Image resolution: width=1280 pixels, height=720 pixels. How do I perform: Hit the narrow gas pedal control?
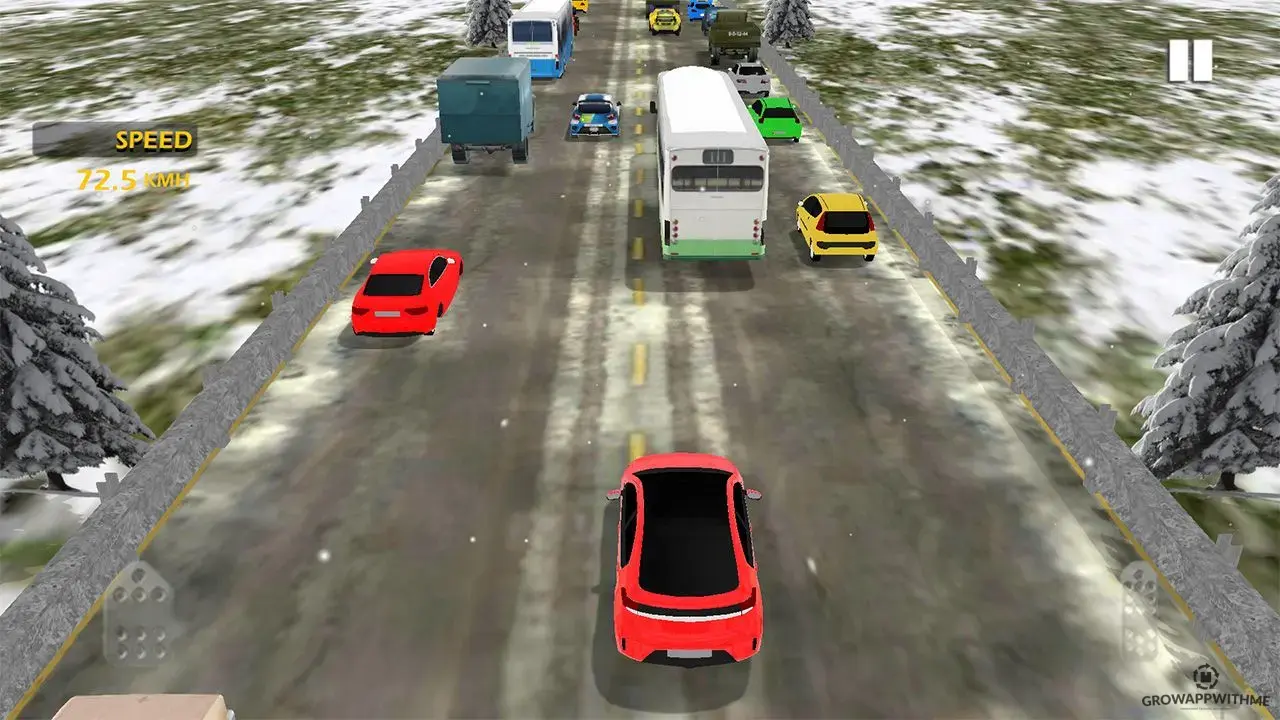click(x=1140, y=608)
